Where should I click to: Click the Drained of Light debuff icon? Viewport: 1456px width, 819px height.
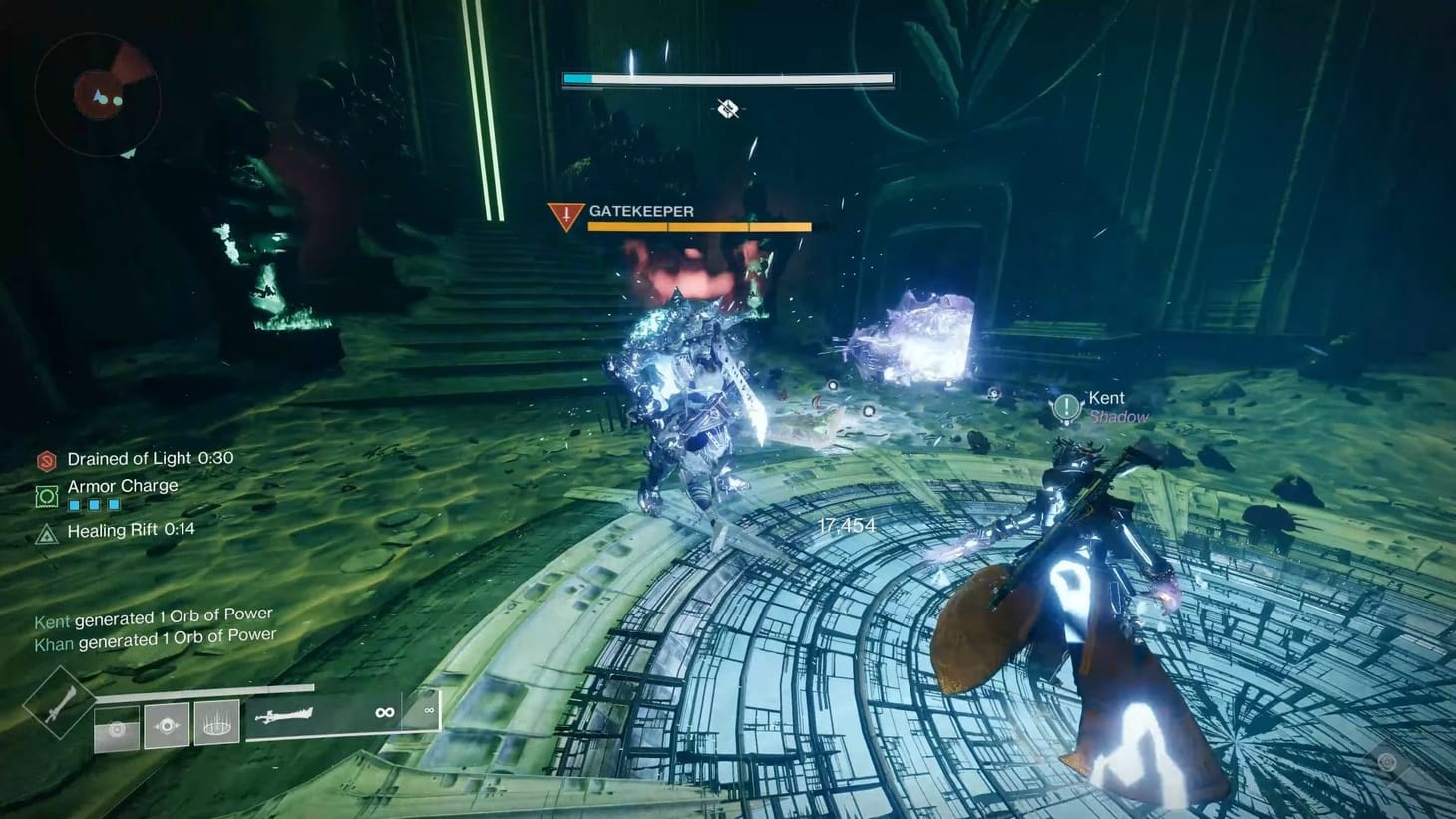coord(47,461)
